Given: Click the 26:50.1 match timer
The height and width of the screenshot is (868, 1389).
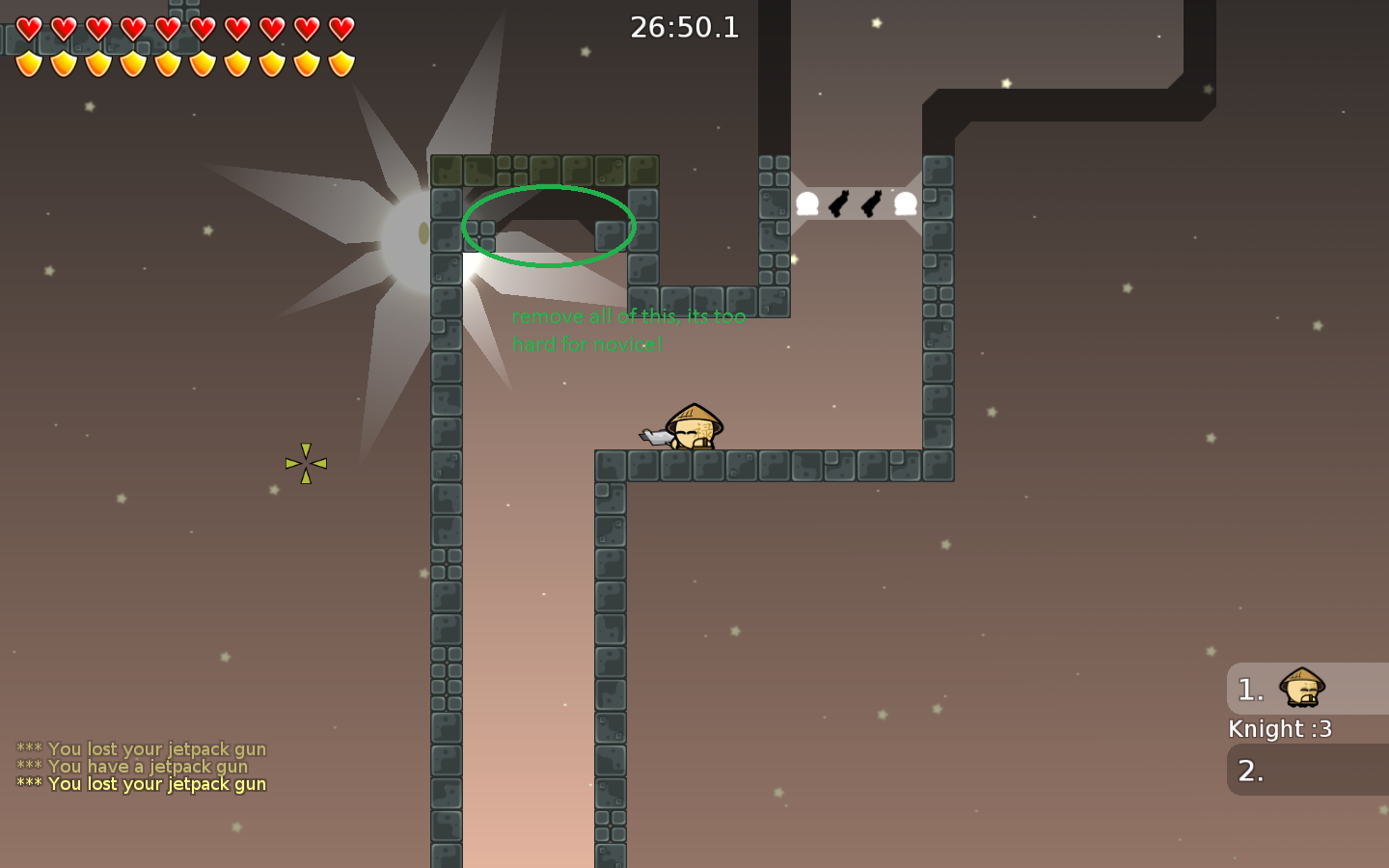Looking at the screenshot, I should [685, 27].
